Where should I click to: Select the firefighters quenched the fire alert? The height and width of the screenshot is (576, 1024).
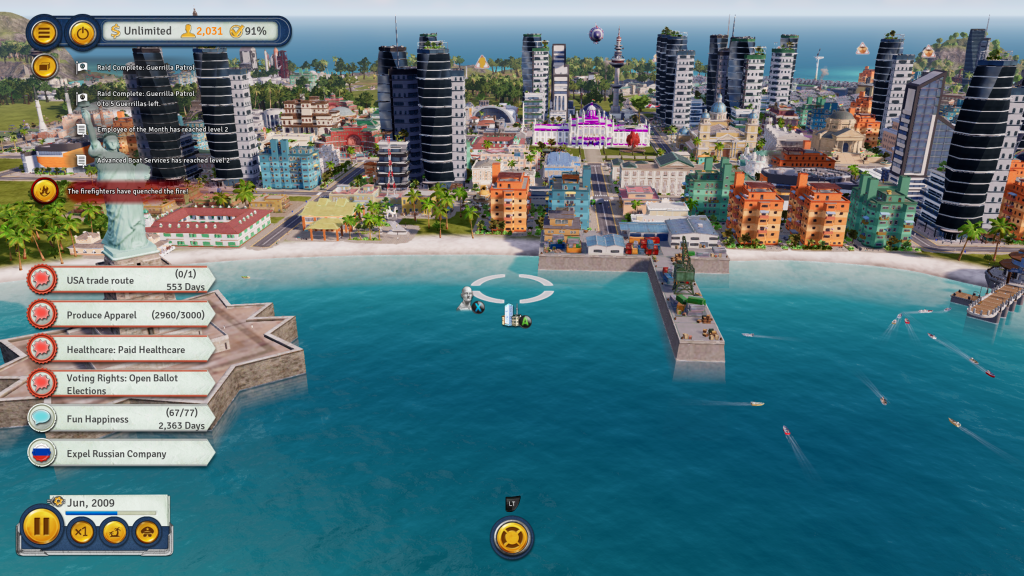tap(127, 190)
